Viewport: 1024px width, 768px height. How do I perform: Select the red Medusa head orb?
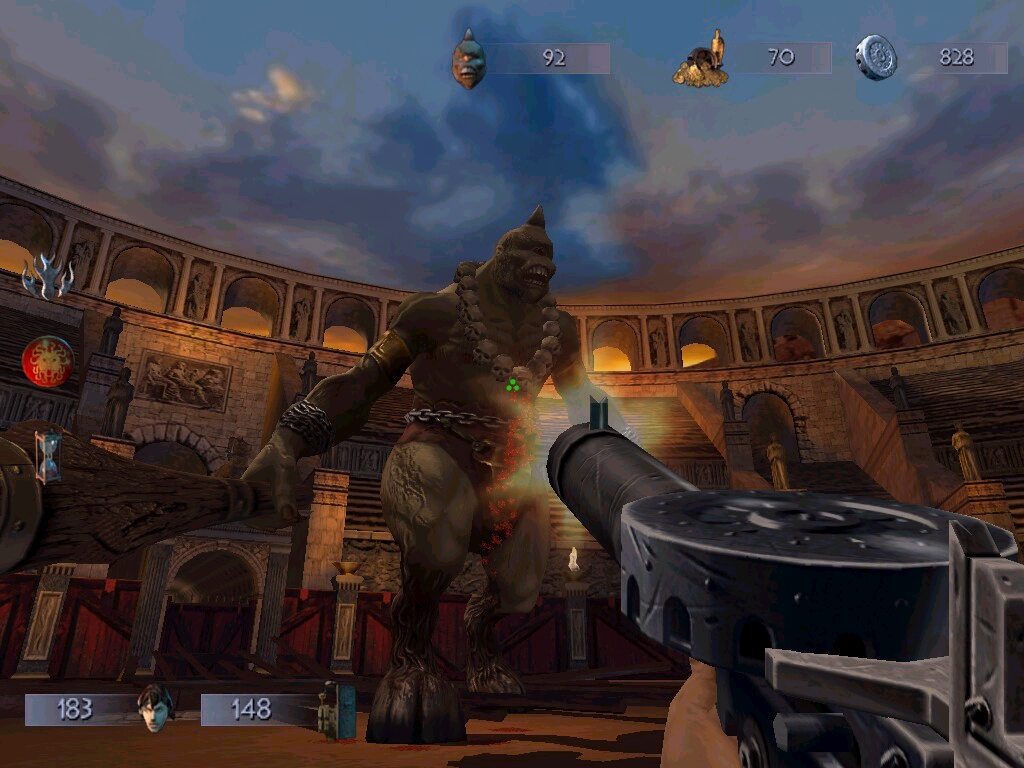[x=47, y=361]
